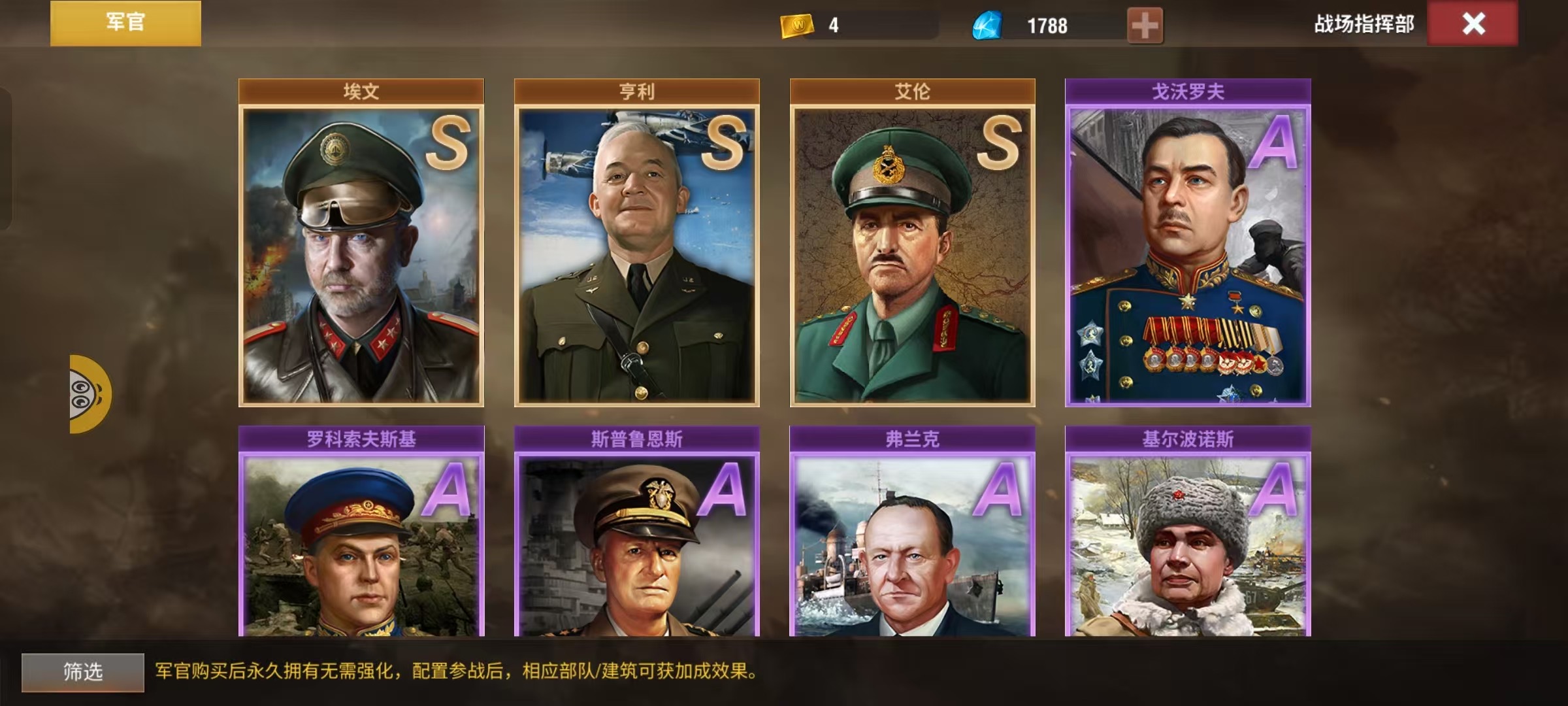Add more diamonds with the plus button

point(1145,25)
